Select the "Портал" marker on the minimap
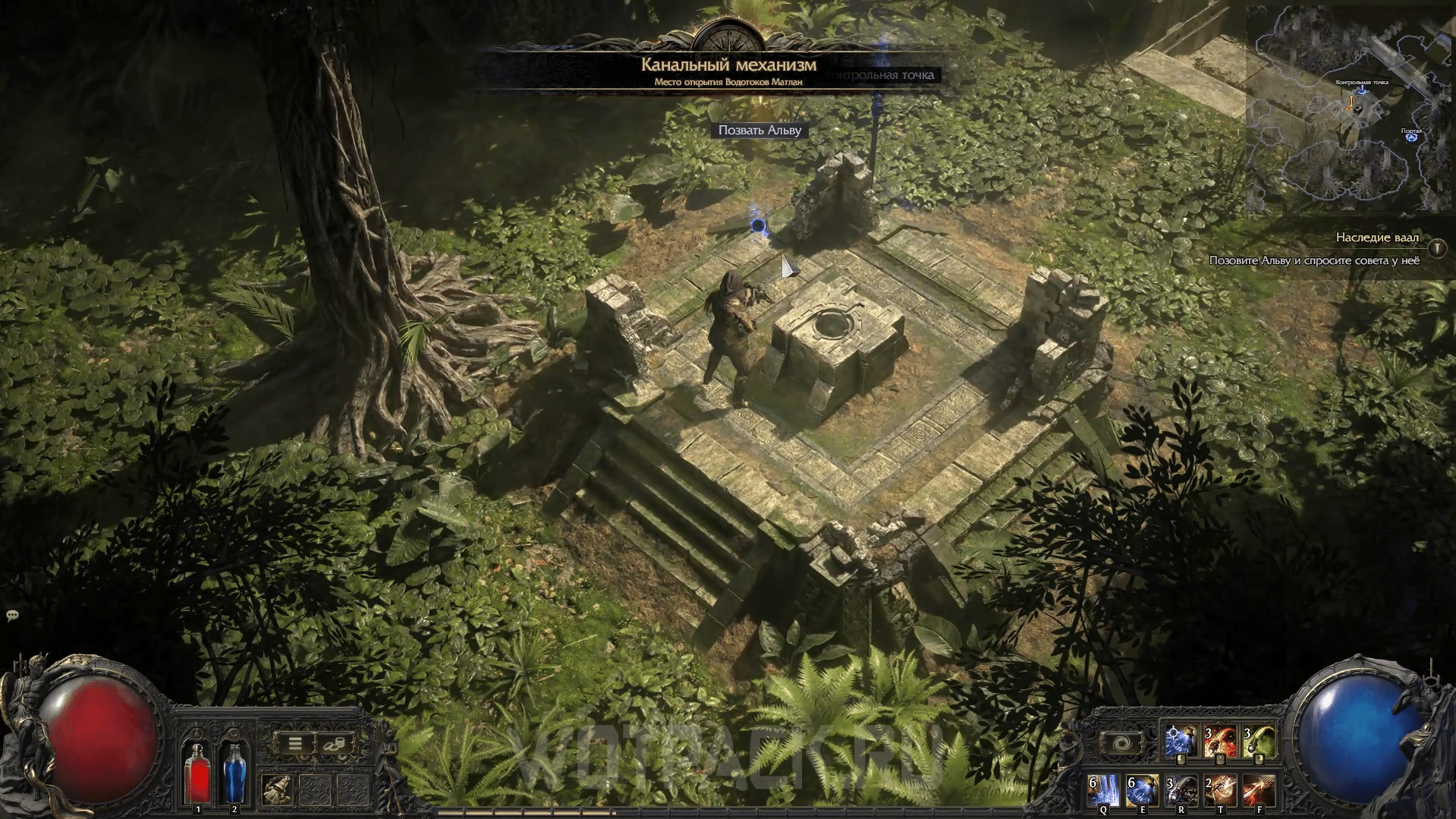Screen dimensions: 1456x819 click(1411, 136)
